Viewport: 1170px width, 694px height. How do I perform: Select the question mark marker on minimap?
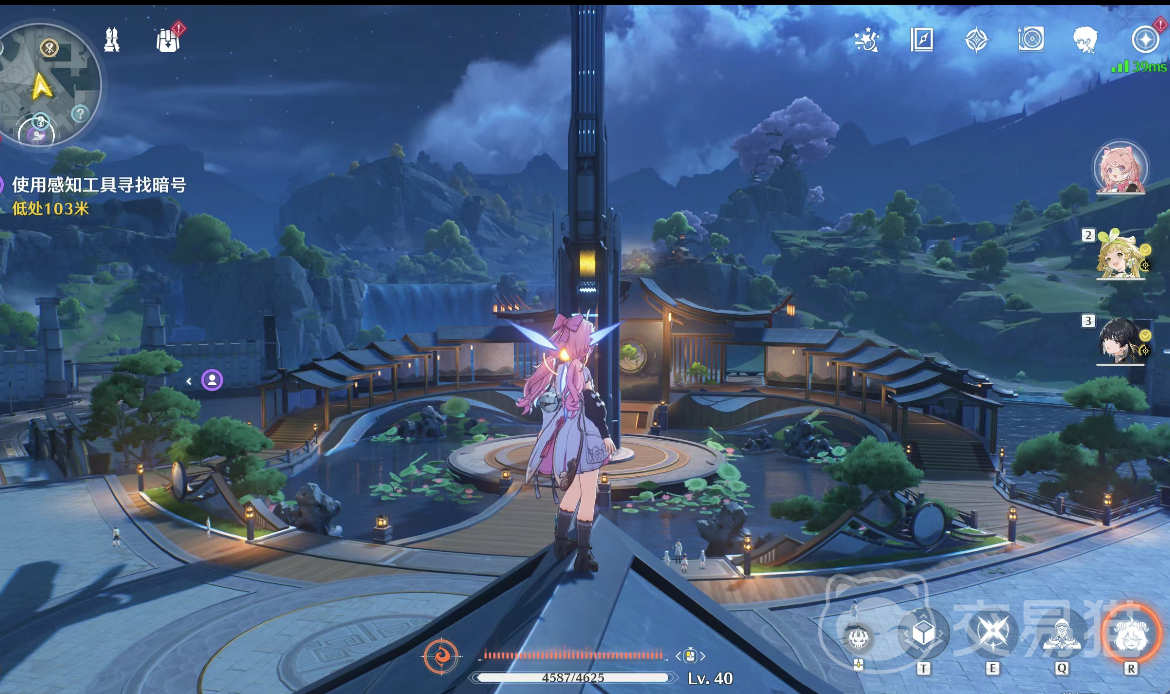point(80,113)
